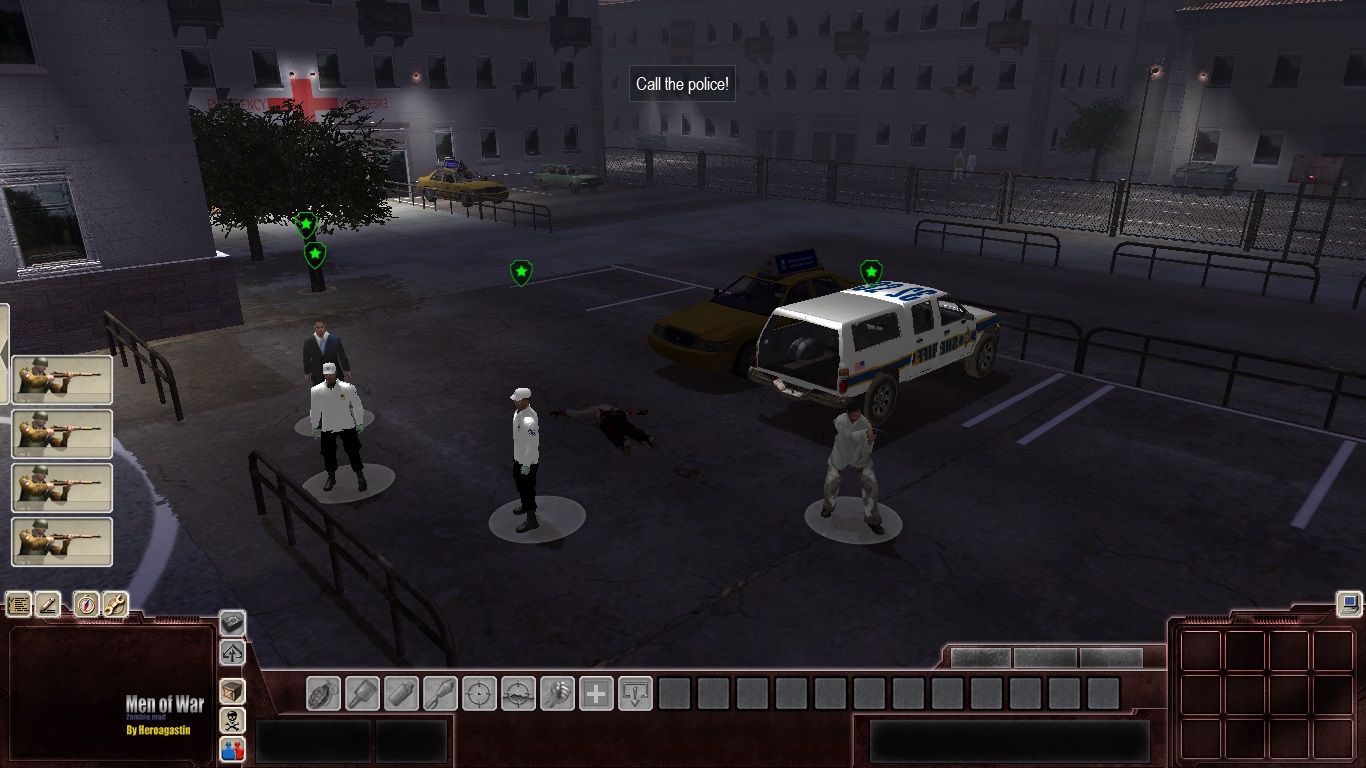1366x768 pixels.
Task: Activate the fist melee action
Action: coord(557,693)
